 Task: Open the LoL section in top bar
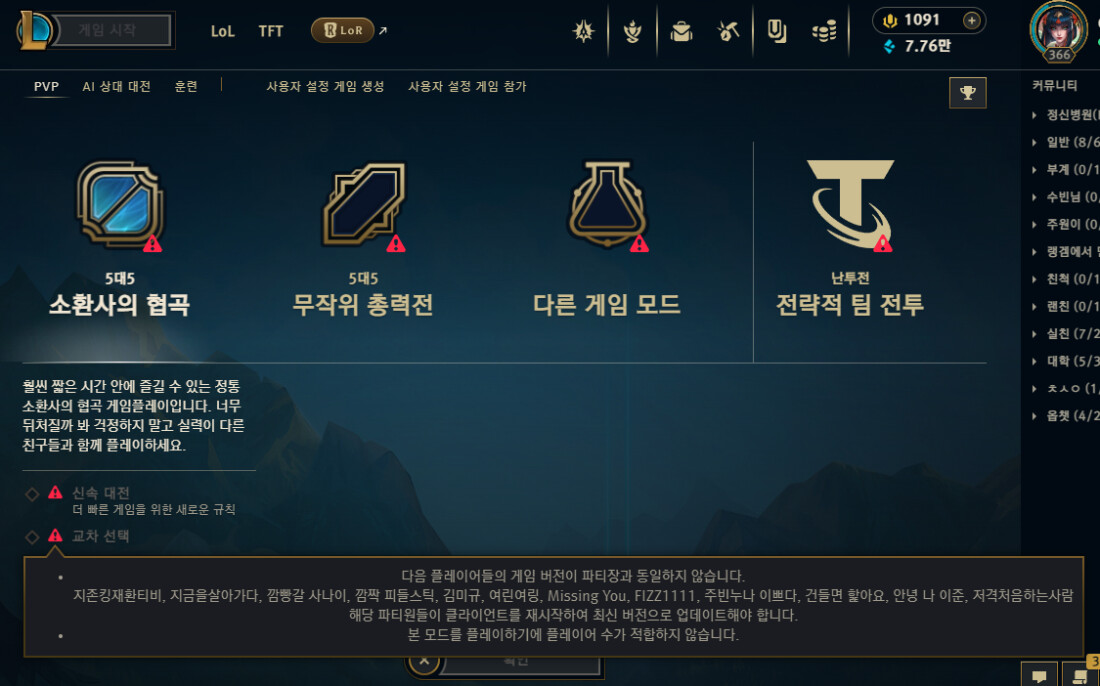[222, 31]
